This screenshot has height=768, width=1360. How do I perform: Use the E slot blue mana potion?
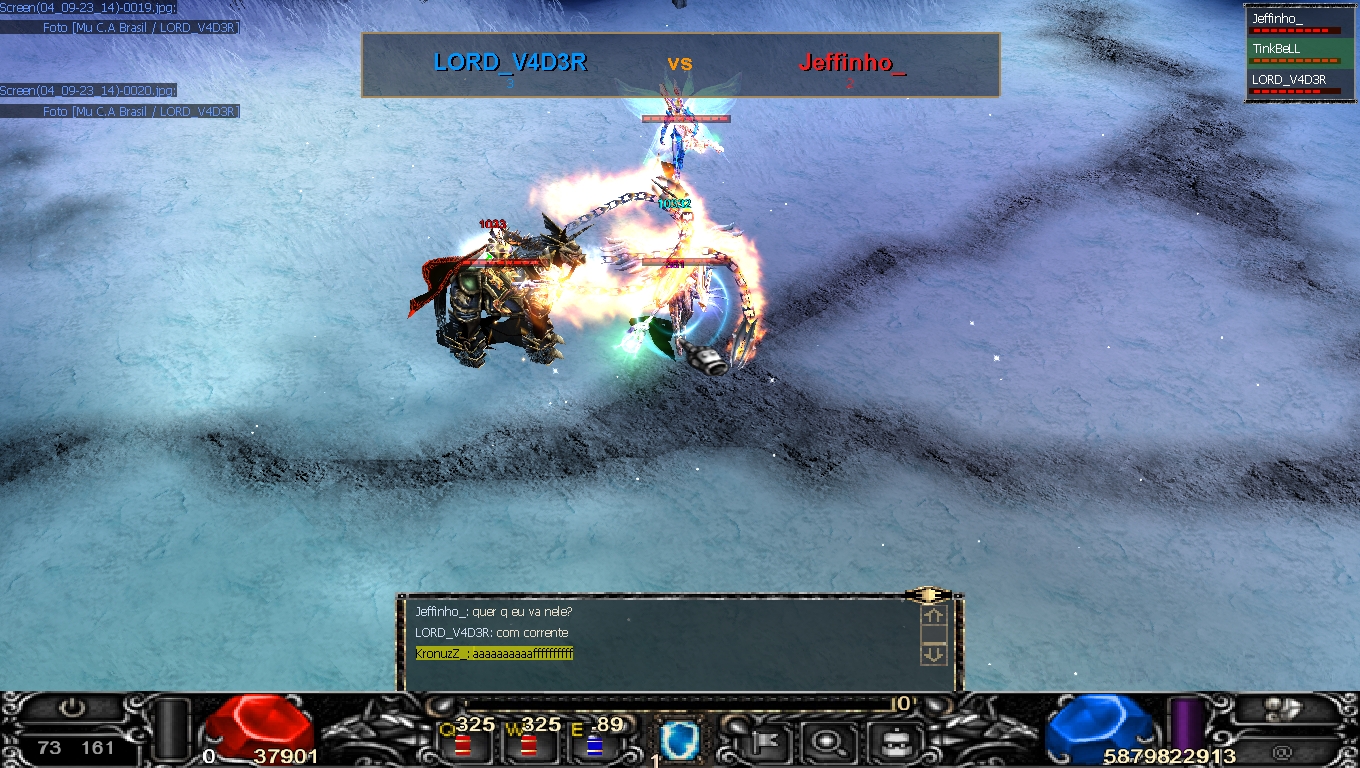click(x=594, y=745)
